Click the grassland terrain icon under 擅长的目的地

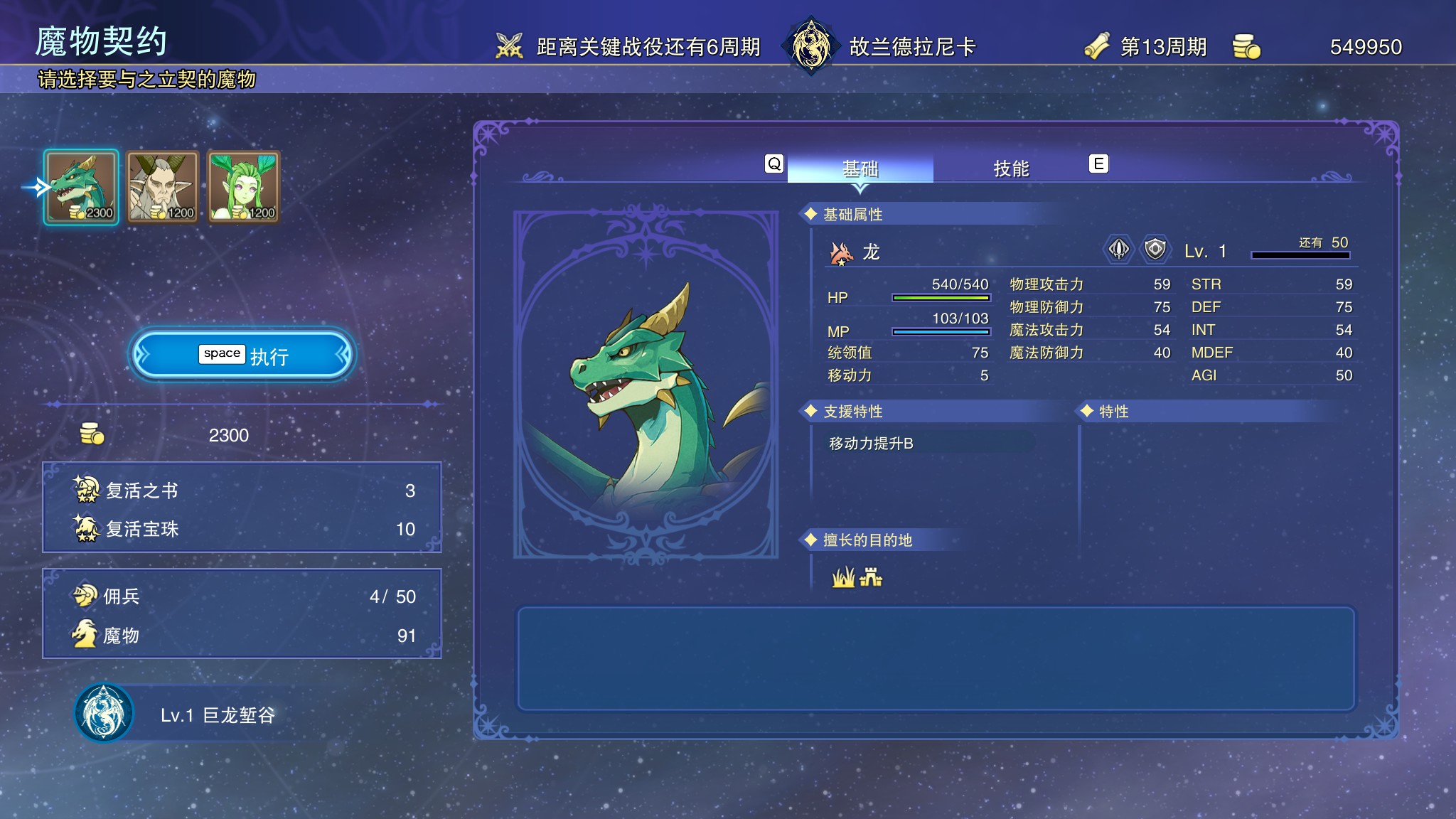[843, 577]
